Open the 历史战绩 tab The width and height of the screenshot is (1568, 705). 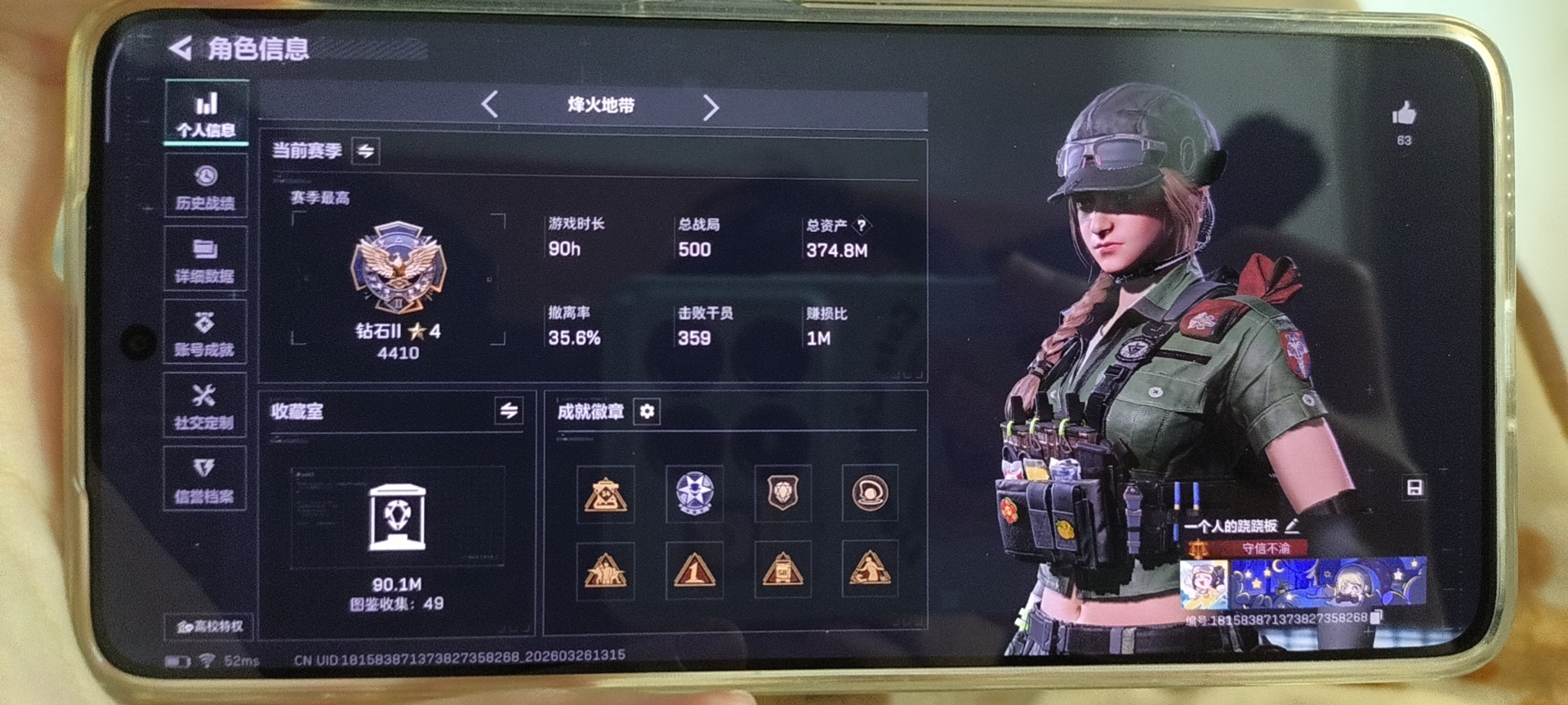coord(205,187)
